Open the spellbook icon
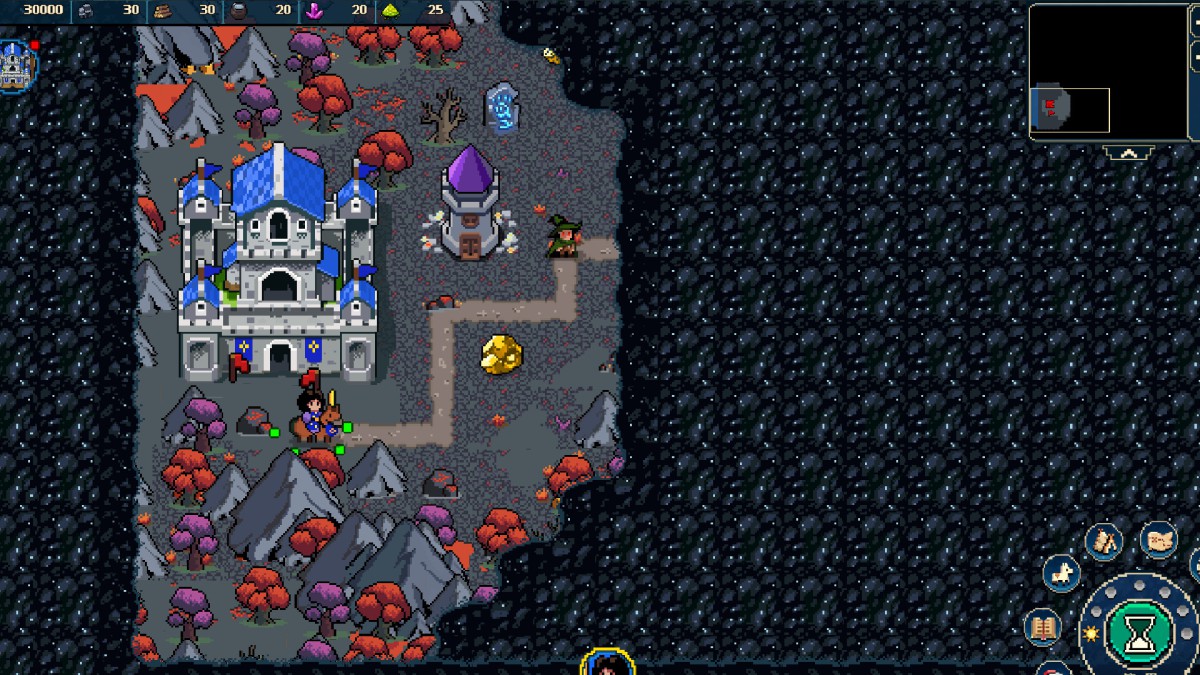Viewport: 1200px width, 675px height. pos(1043,628)
